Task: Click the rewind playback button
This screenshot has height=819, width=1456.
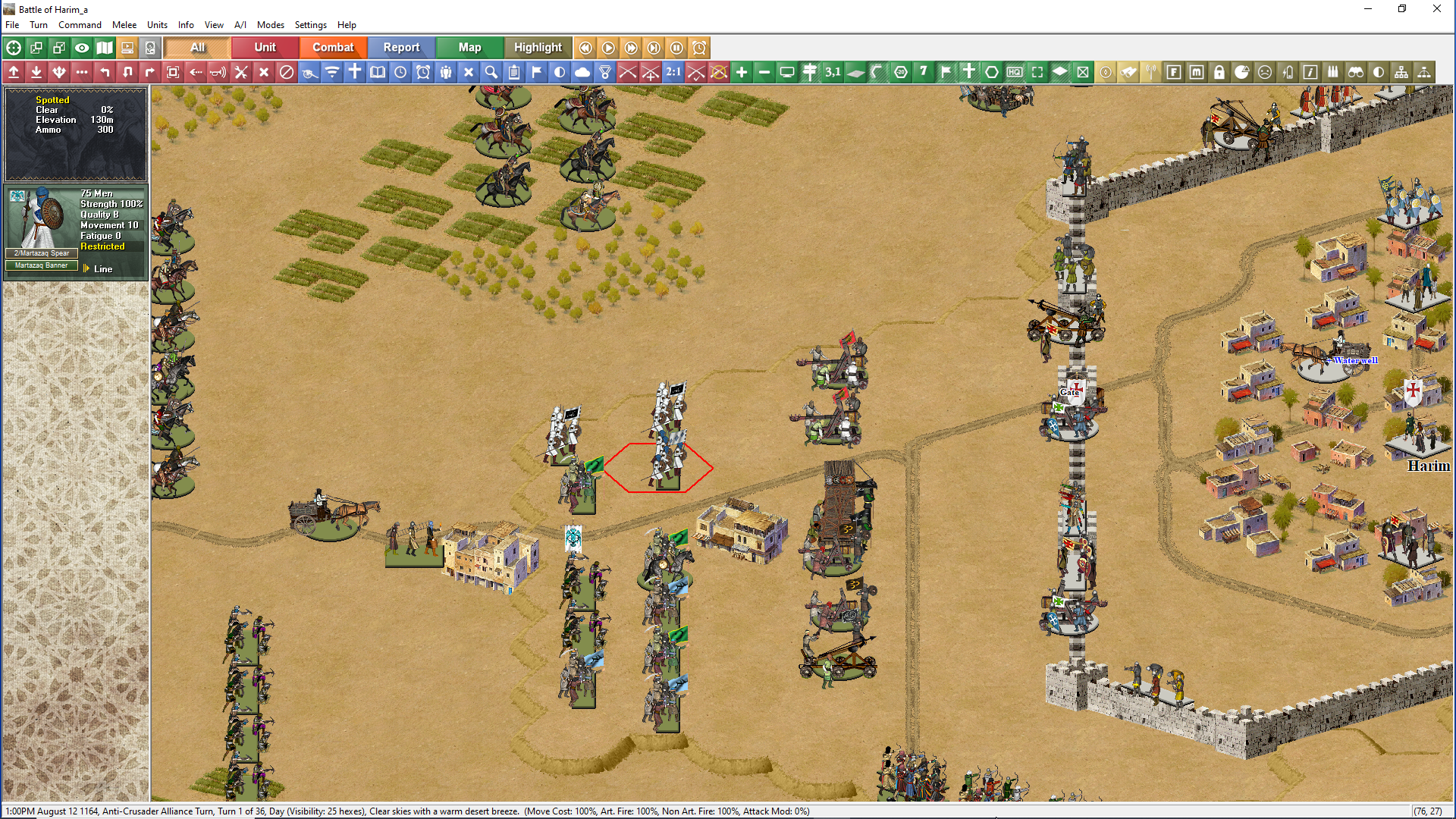Action: [585, 48]
